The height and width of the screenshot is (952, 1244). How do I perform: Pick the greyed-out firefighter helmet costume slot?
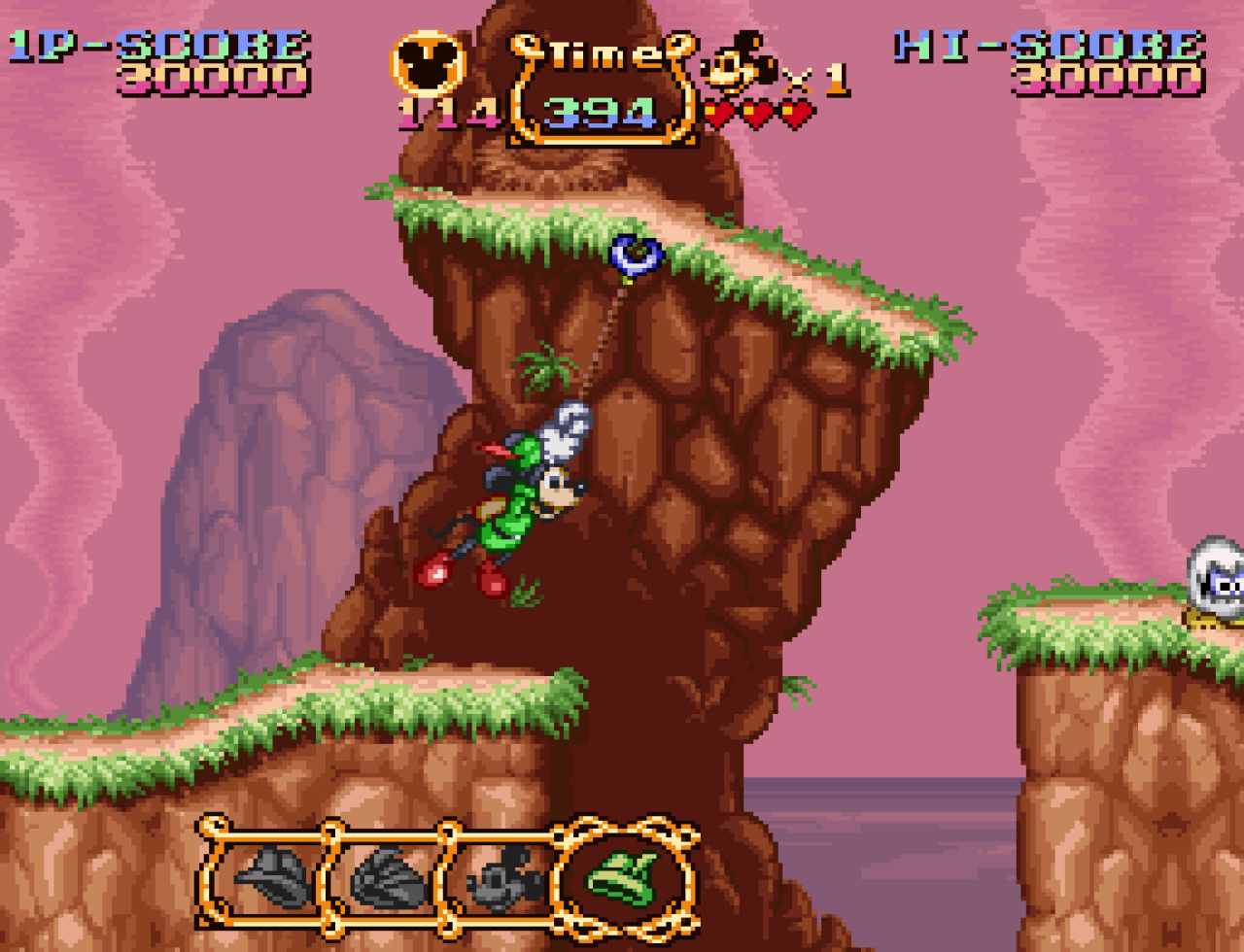pyautogui.click(x=273, y=879)
